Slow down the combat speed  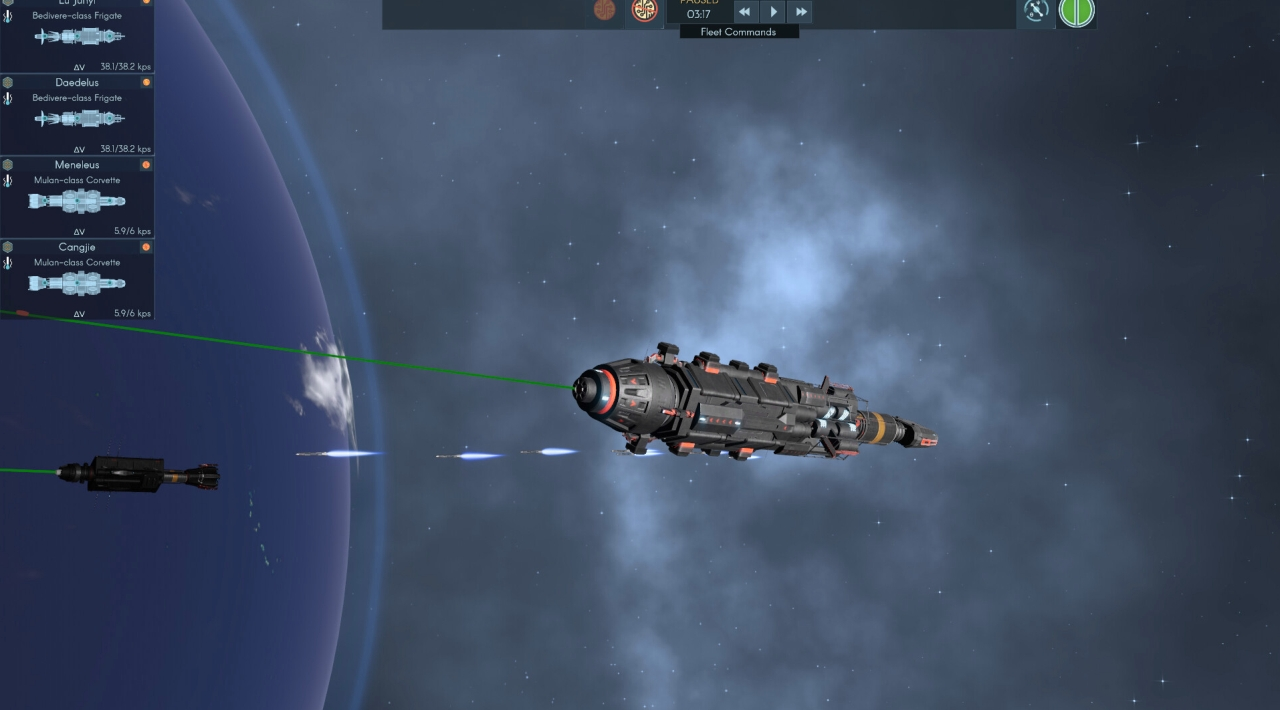(745, 12)
